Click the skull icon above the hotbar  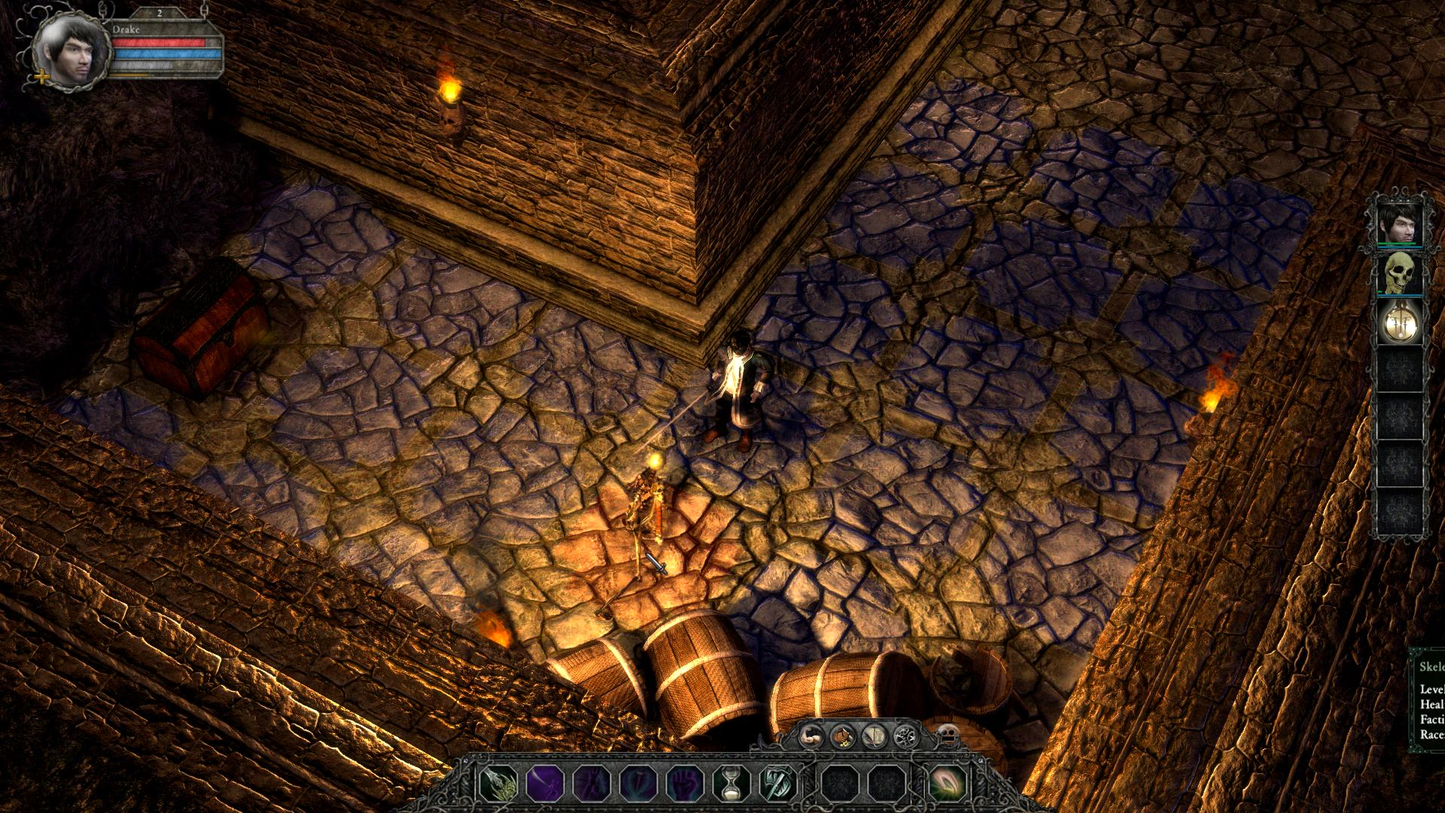(x=945, y=737)
